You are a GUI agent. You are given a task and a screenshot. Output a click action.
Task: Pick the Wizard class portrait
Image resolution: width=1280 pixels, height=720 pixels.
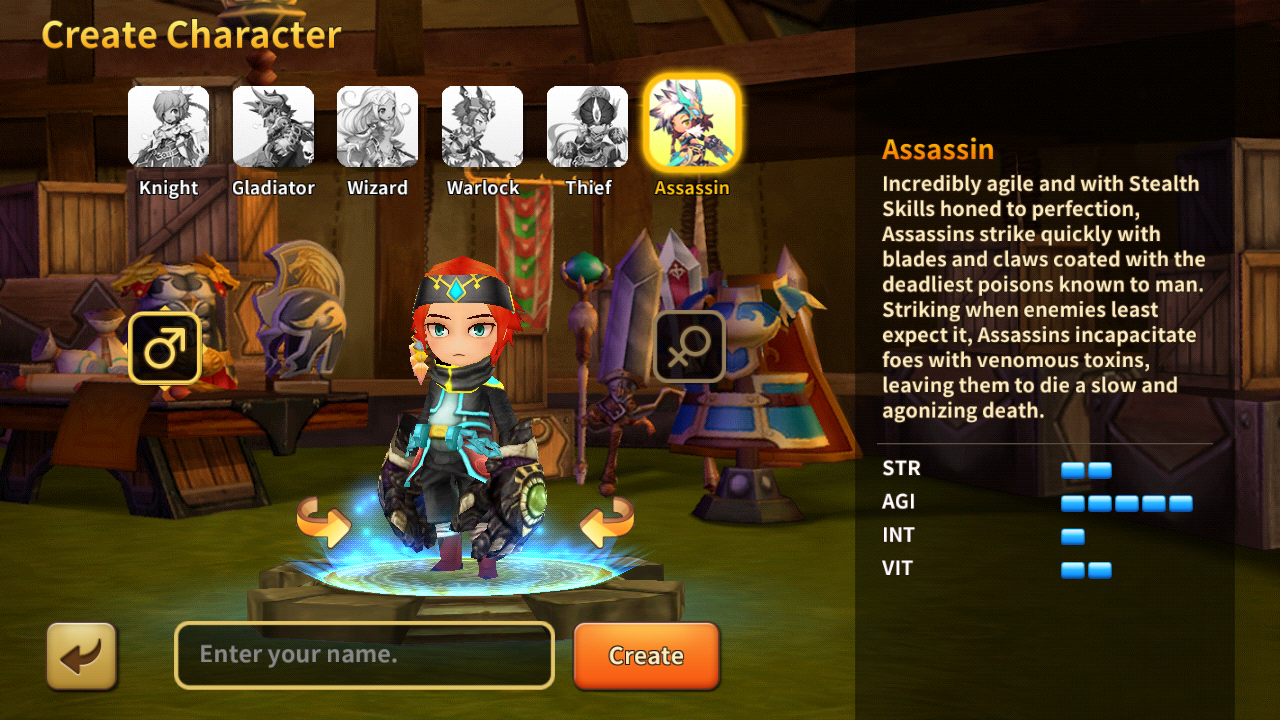[x=377, y=127]
